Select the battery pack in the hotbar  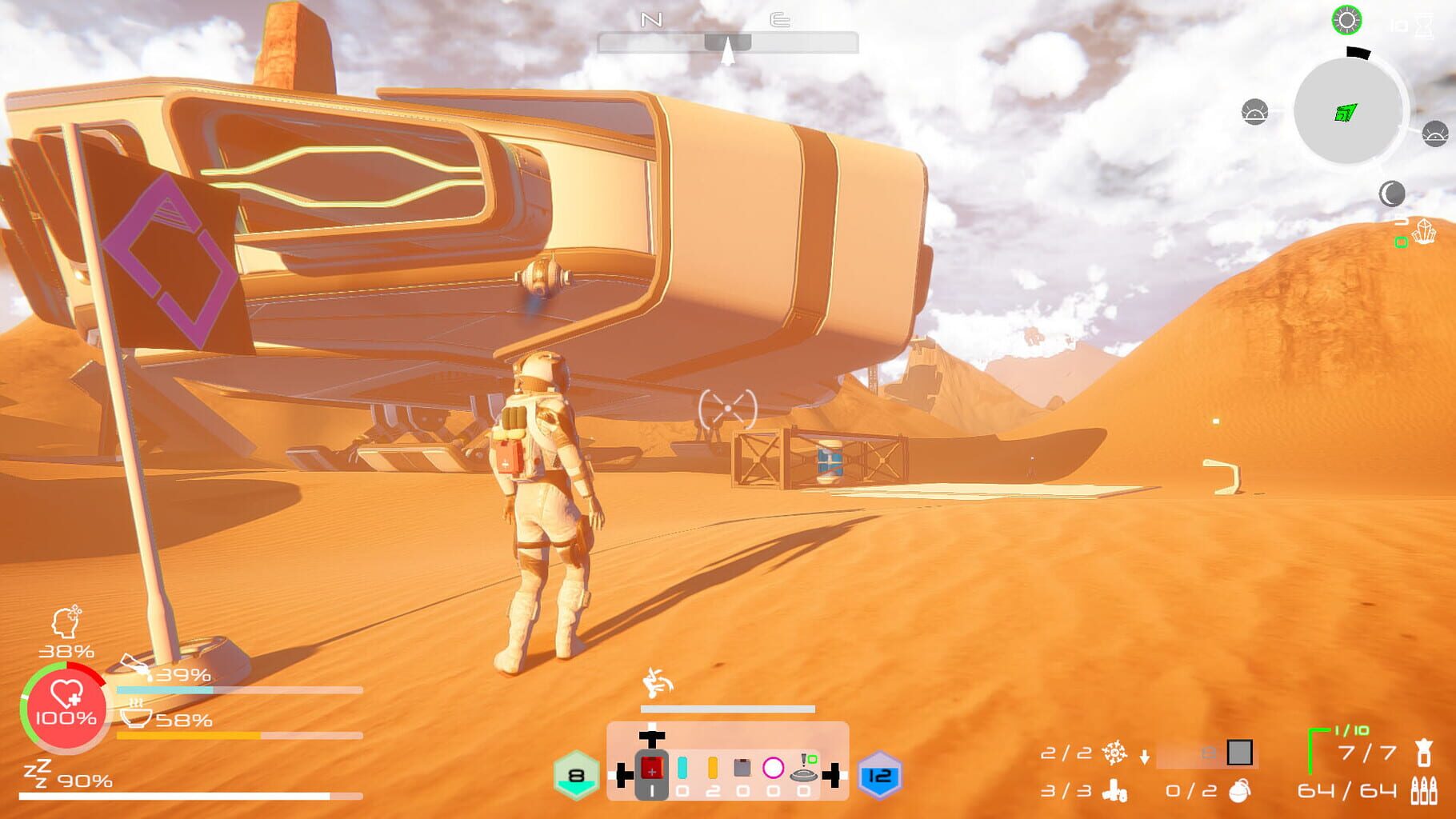click(742, 767)
